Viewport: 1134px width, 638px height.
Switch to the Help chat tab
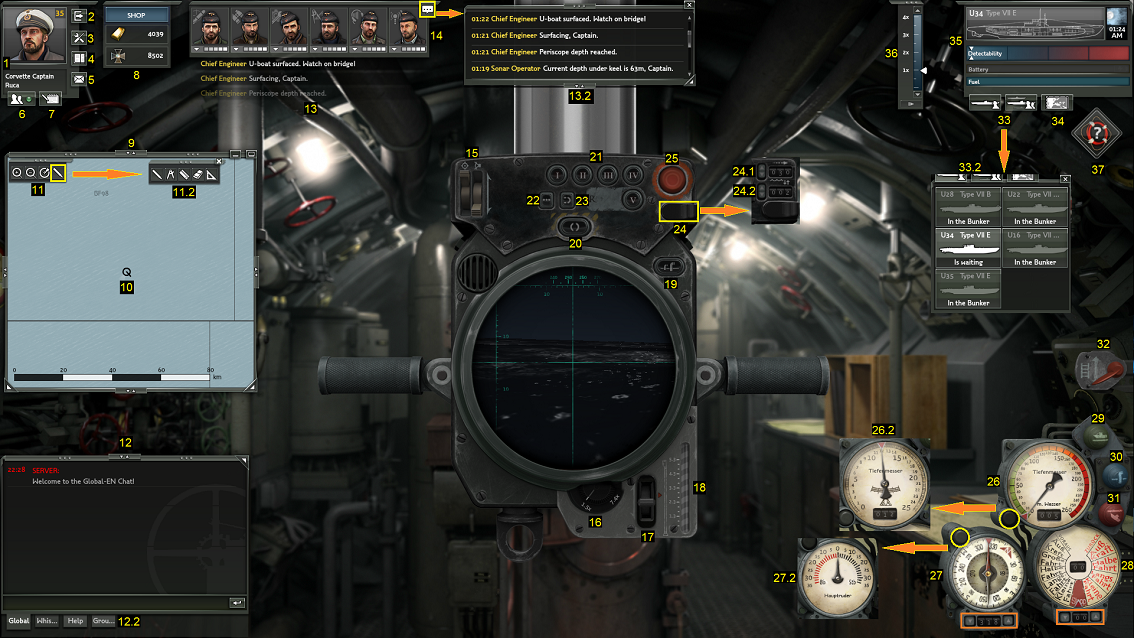click(x=75, y=621)
